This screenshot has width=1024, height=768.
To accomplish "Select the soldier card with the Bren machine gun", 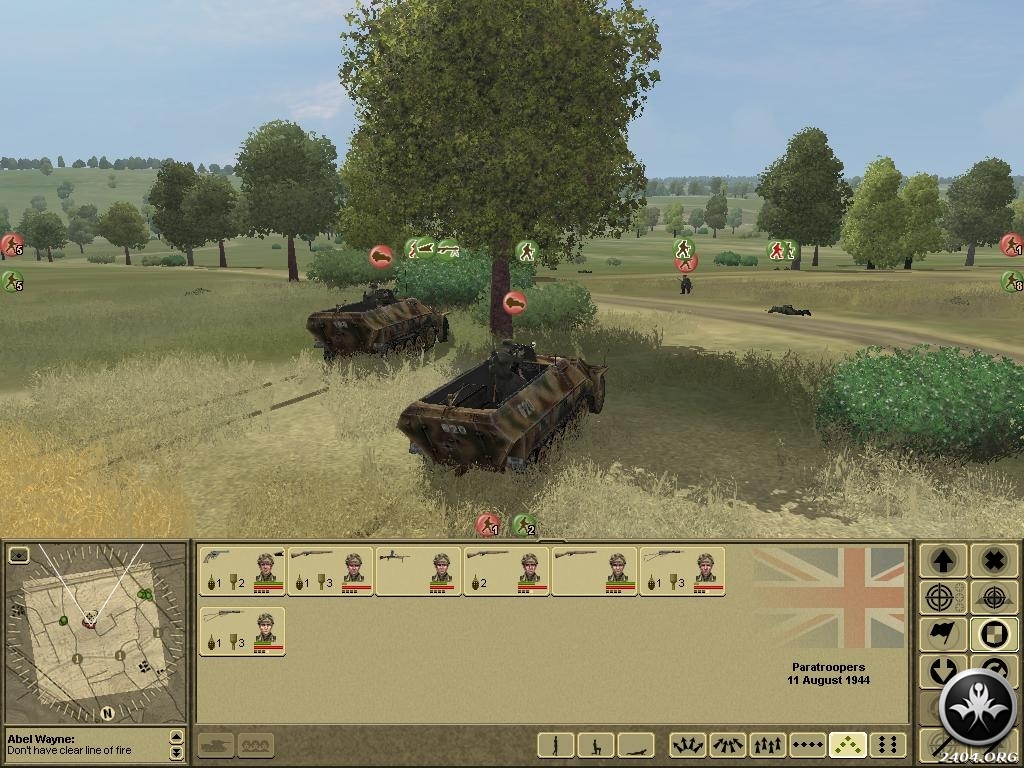I will pos(418,571).
